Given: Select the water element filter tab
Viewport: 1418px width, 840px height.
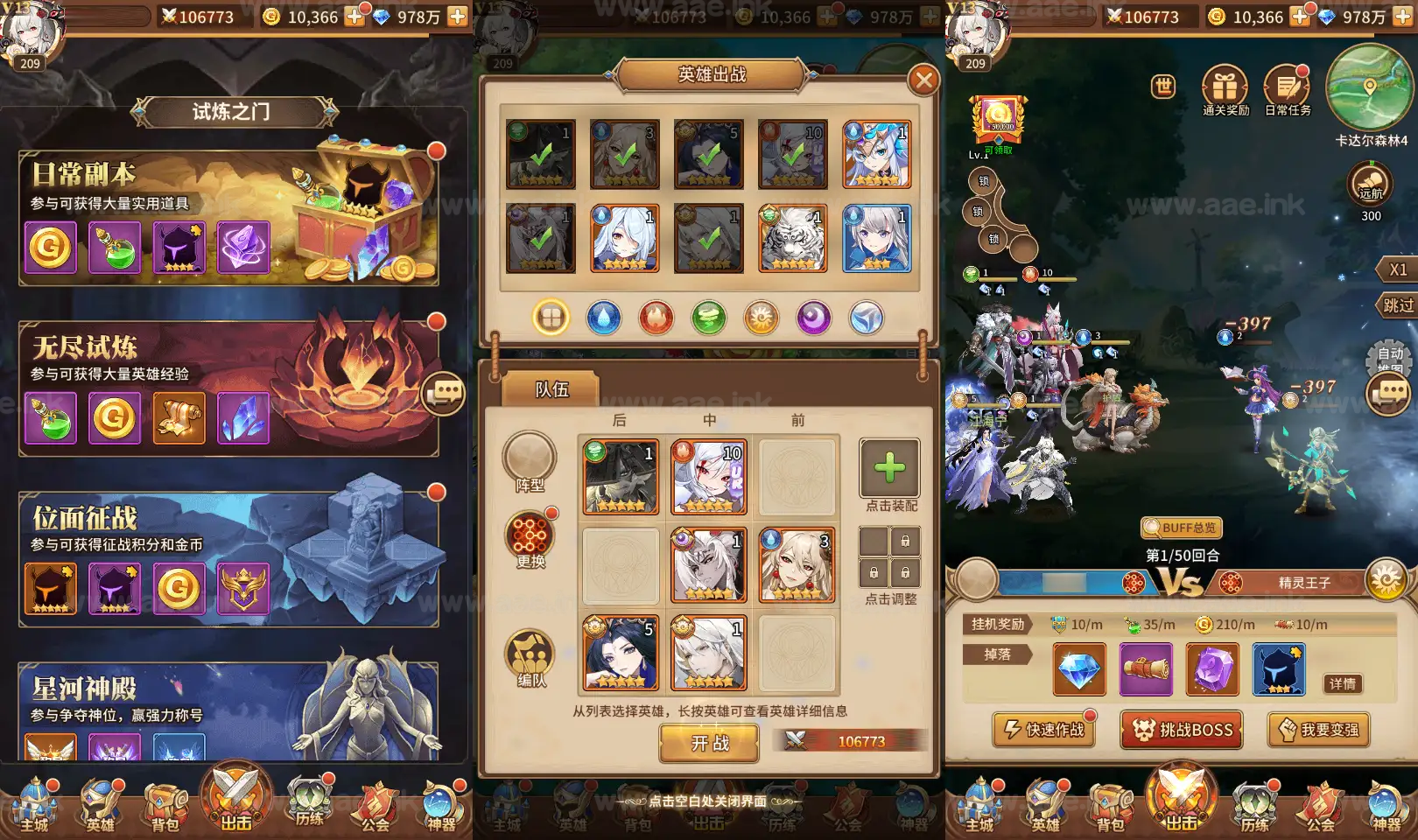Looking at the screenshot, I should pos(604,318).
